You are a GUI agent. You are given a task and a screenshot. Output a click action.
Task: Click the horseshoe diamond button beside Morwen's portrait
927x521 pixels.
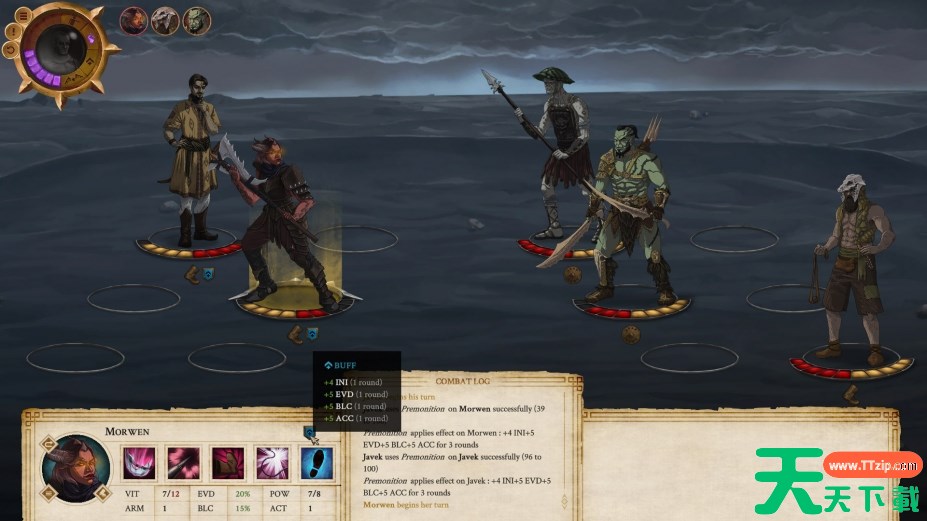tap(46, 441)
